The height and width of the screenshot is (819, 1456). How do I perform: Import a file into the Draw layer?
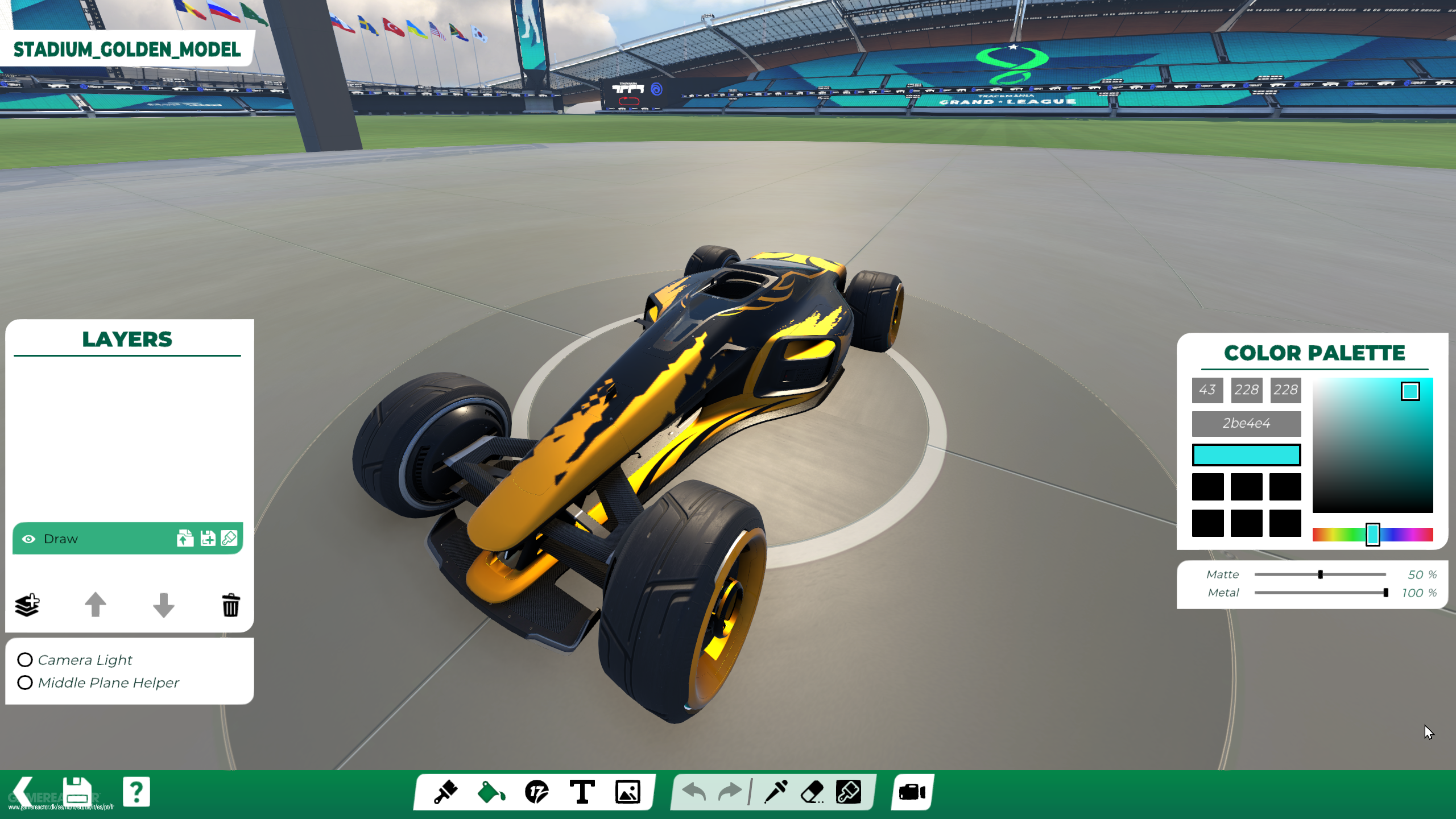tap(185, 538)
